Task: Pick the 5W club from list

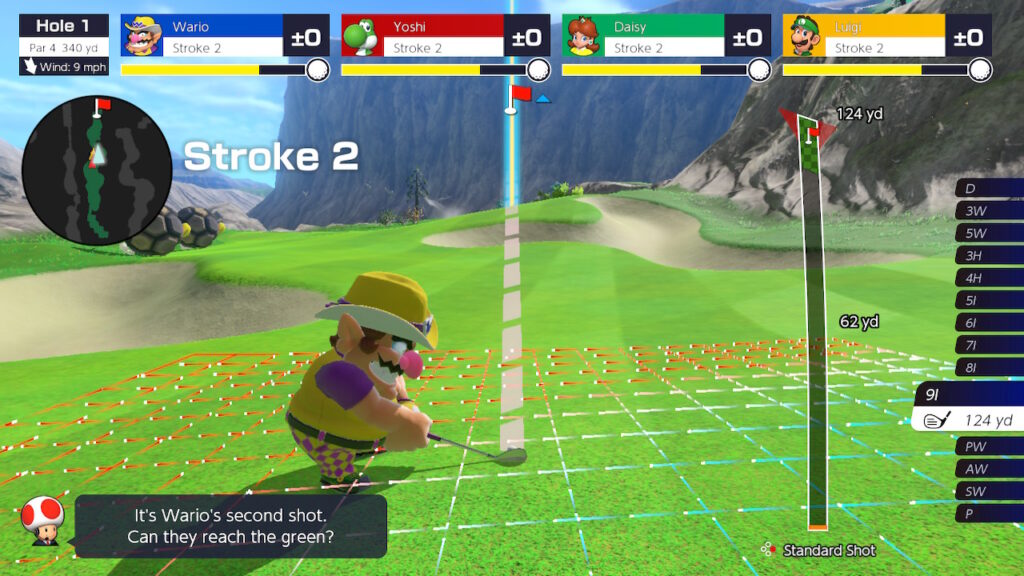Action: point(988,233)
